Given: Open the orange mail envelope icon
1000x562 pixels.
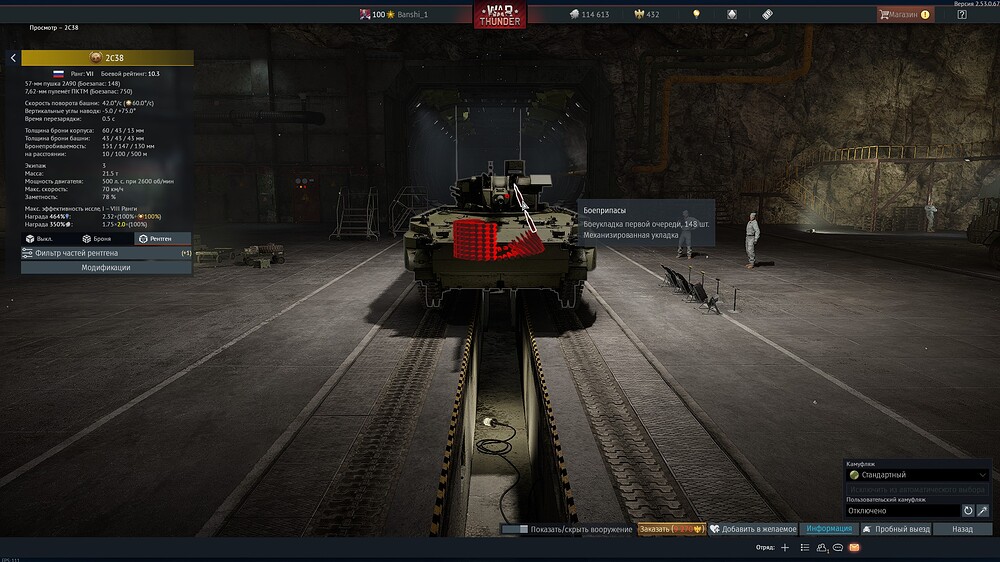Looking at the screenshot, I should [854, 548].
